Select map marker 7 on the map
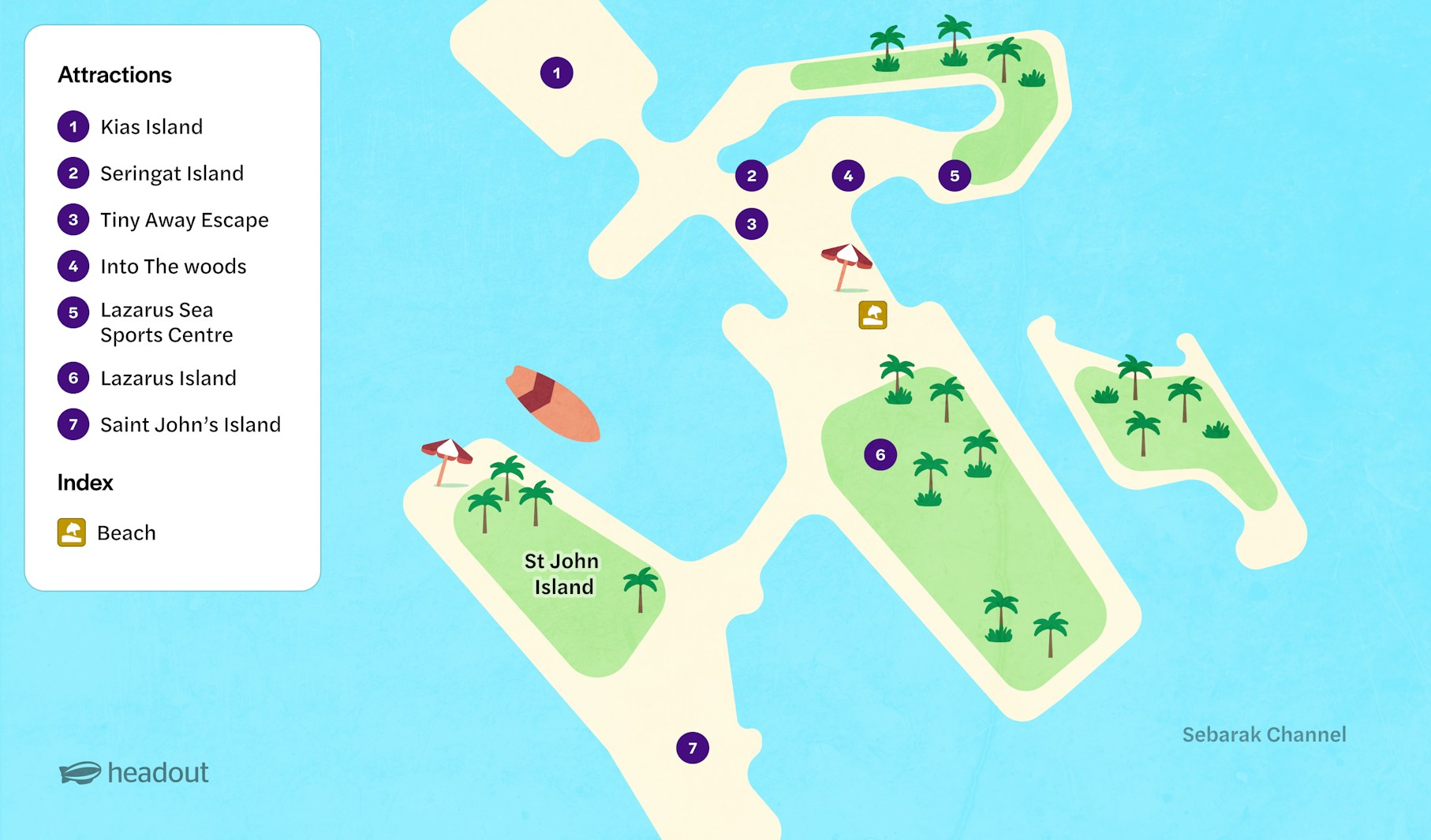 click(693, 748)
